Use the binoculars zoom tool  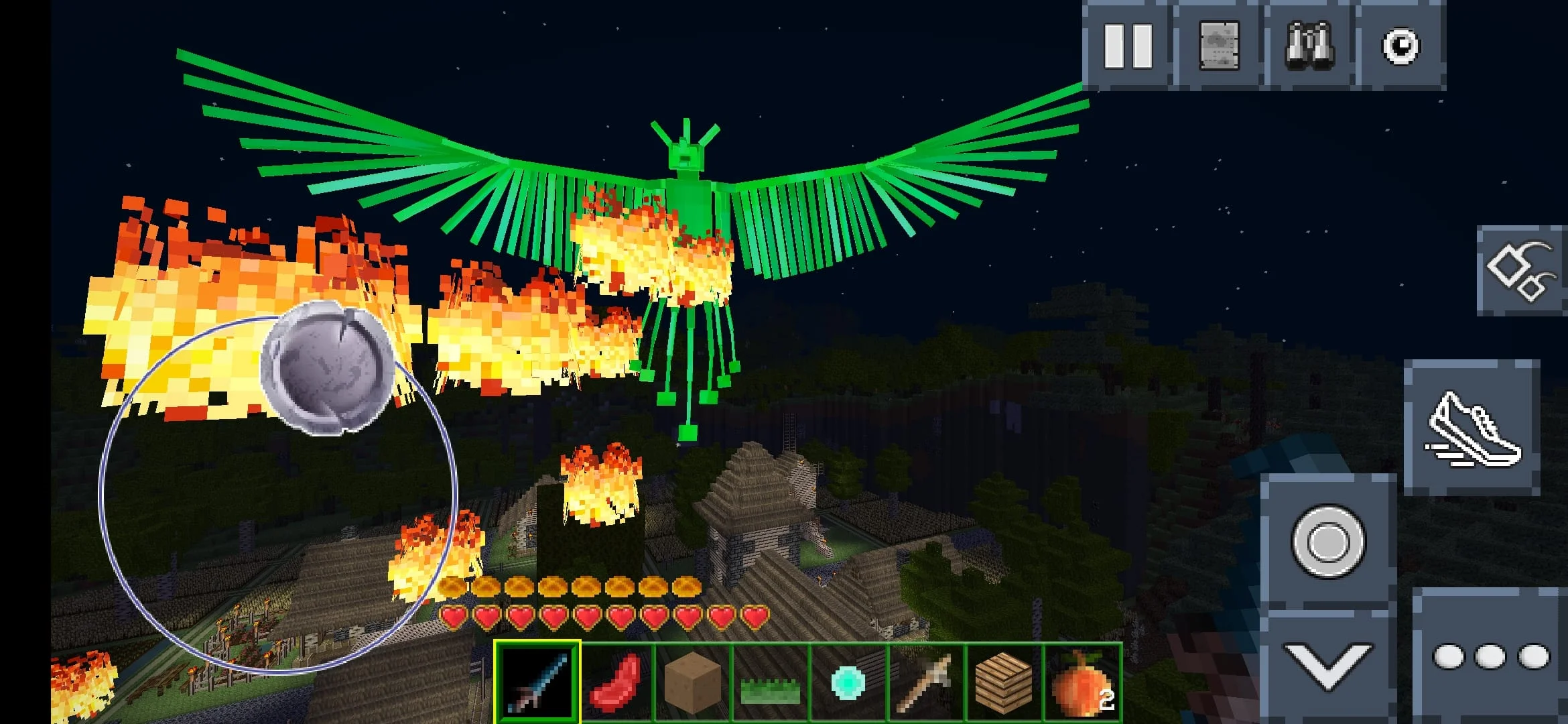1311,46
